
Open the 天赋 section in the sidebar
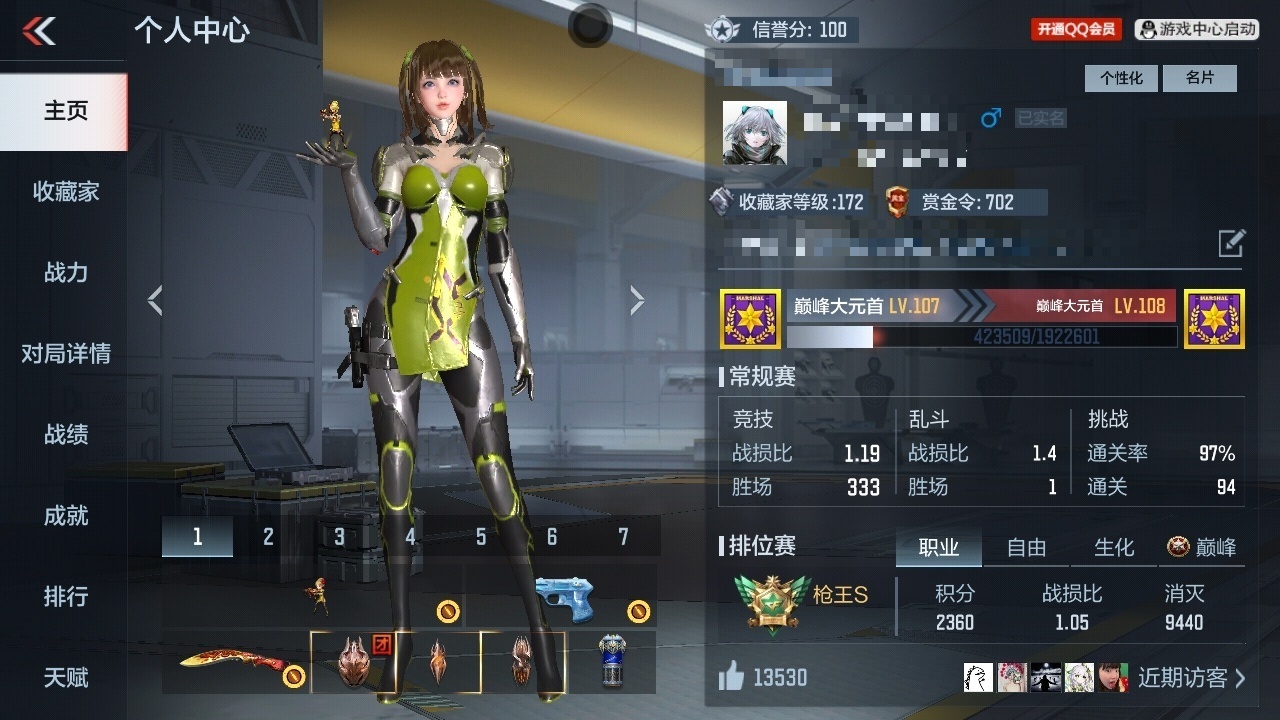coord(64,678)
